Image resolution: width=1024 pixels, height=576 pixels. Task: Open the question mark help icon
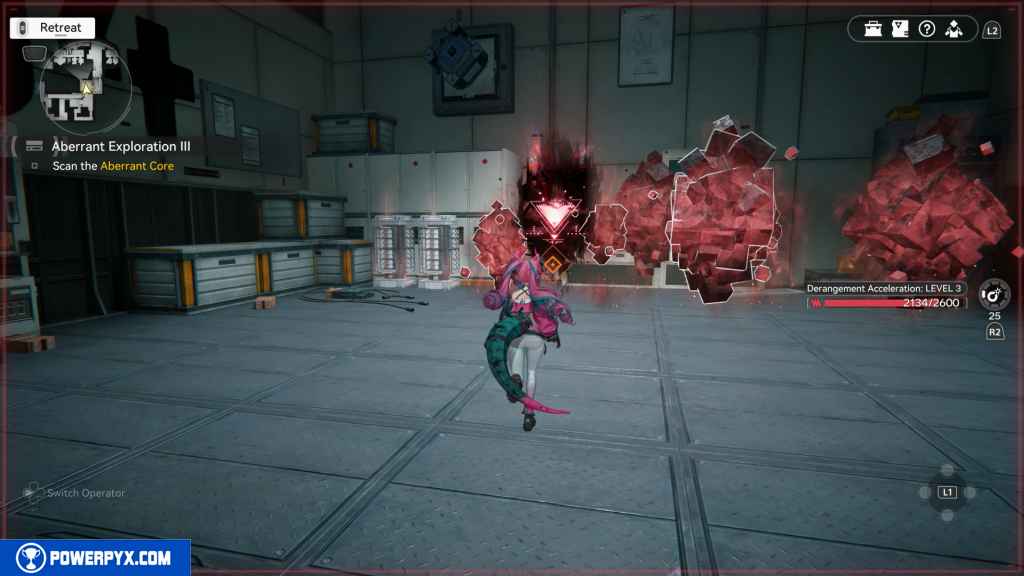[x=927, y=29]
